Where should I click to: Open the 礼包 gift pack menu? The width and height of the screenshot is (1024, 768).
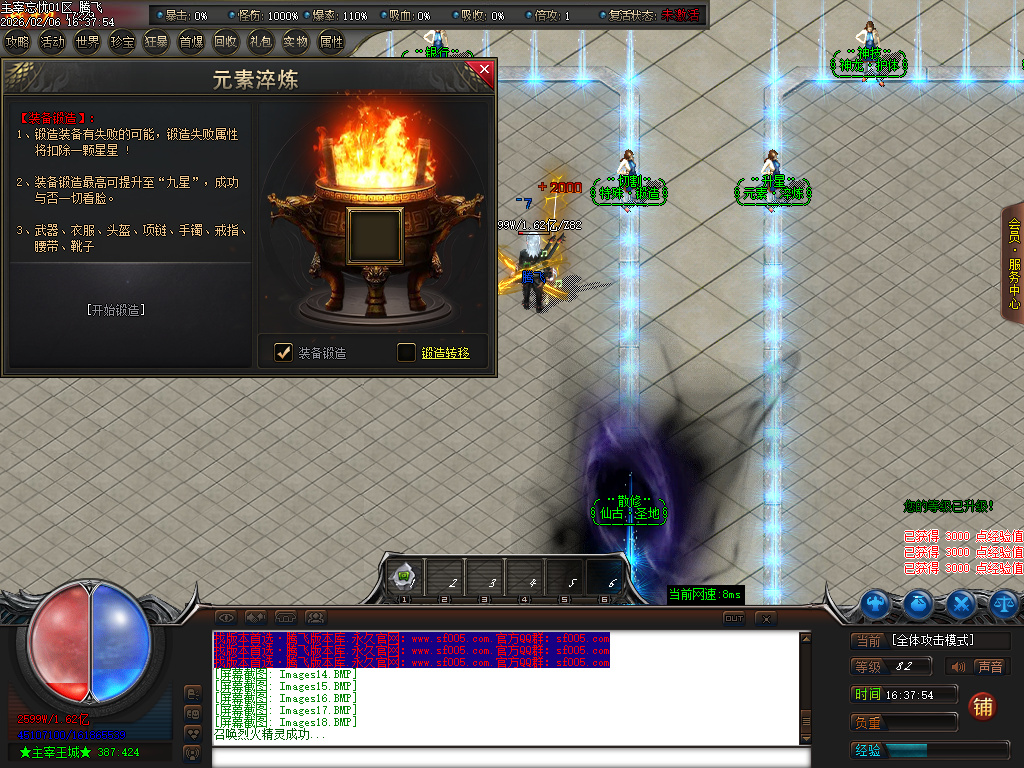(260, 42)
